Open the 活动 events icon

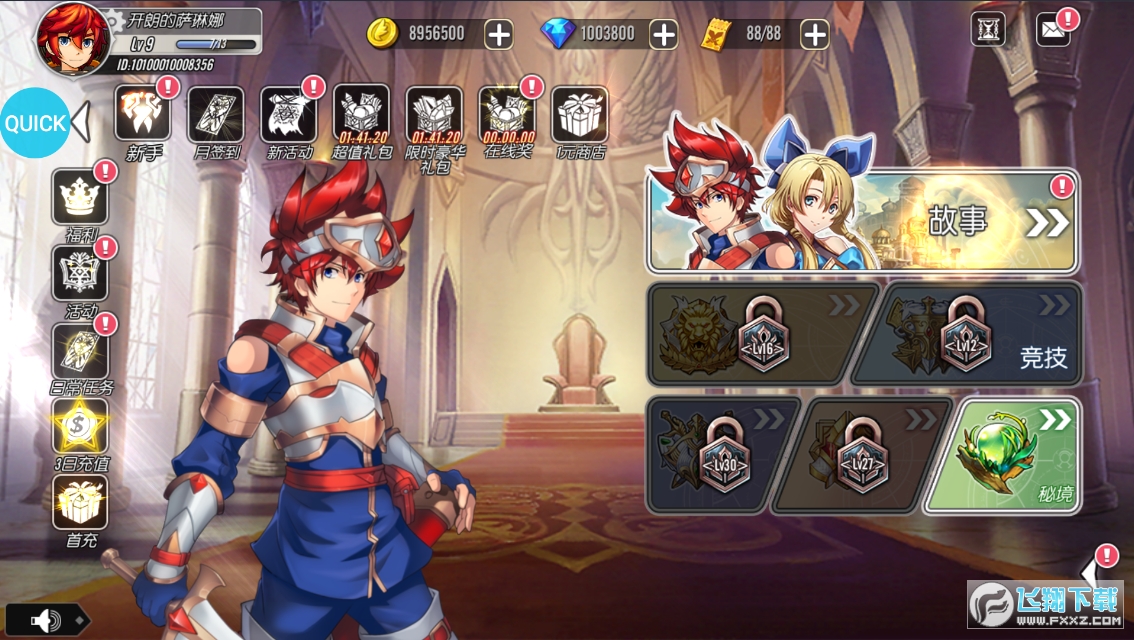[x=80, y=274]
